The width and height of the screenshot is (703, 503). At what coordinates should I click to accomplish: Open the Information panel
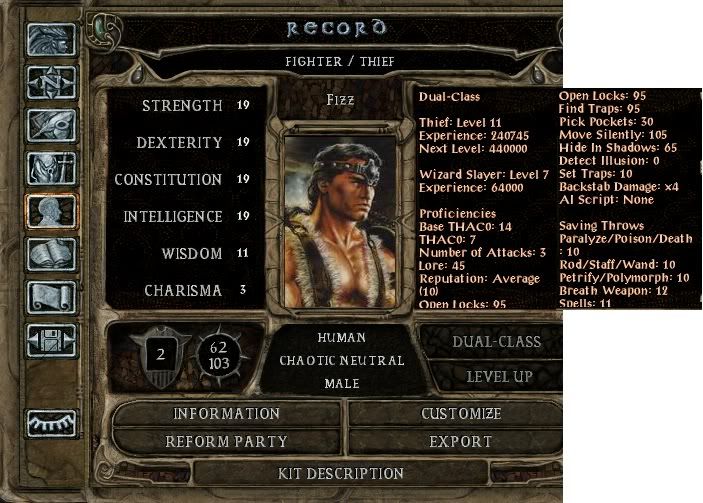tap(226, 413)
